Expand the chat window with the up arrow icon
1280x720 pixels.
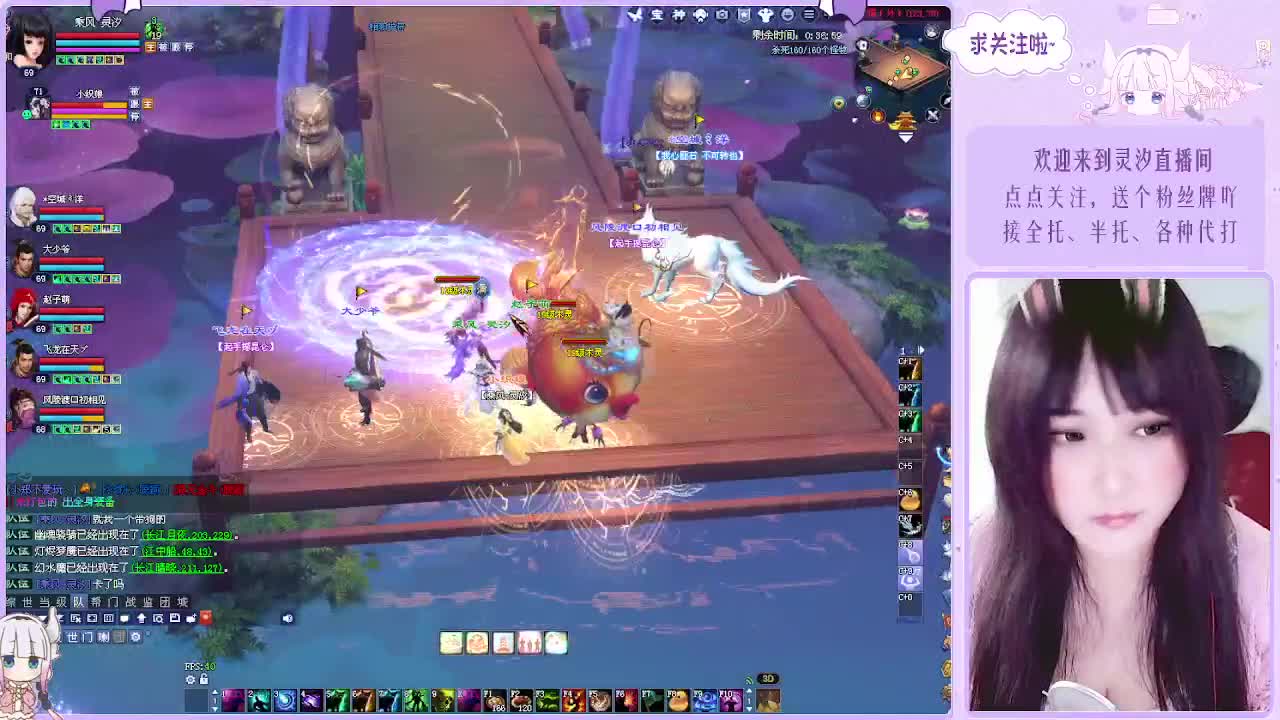[x=143, y=617]
